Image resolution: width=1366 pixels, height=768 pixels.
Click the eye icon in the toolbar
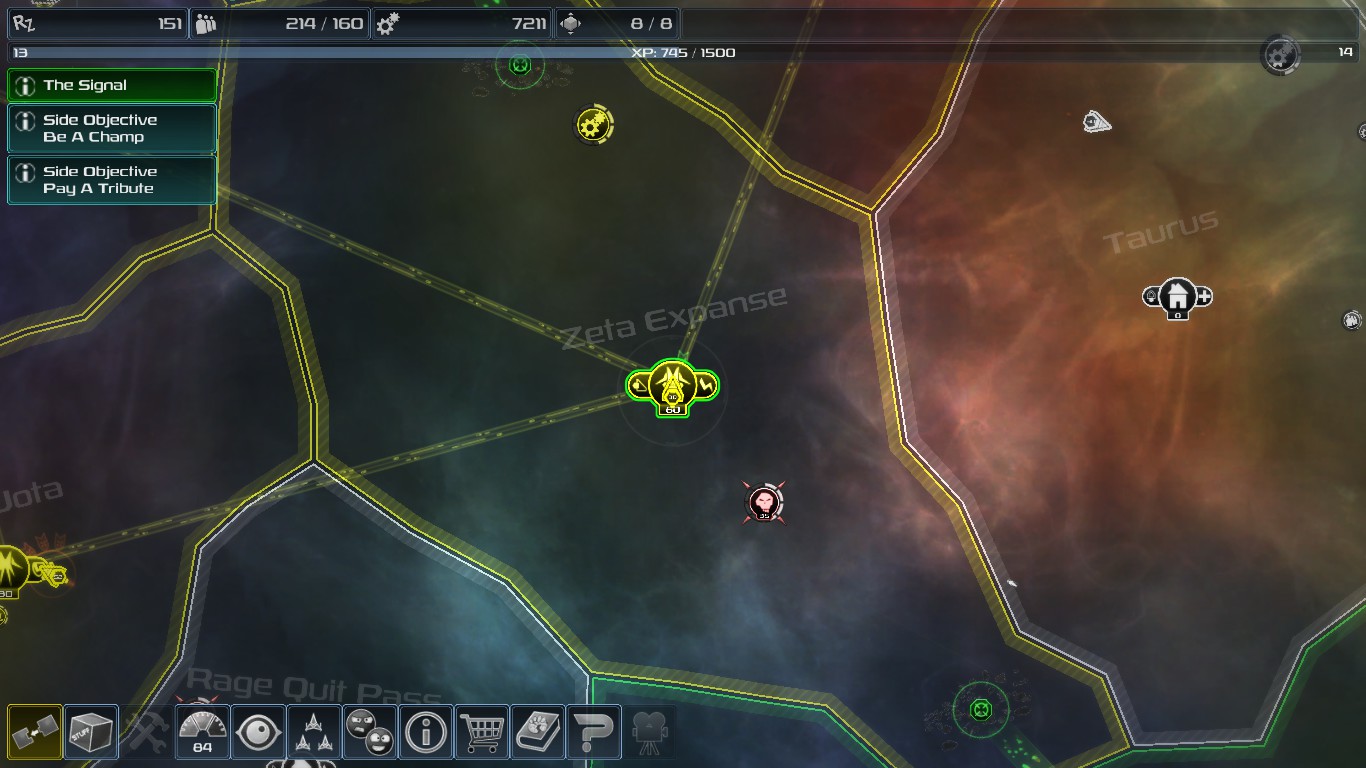pos(258,732)
